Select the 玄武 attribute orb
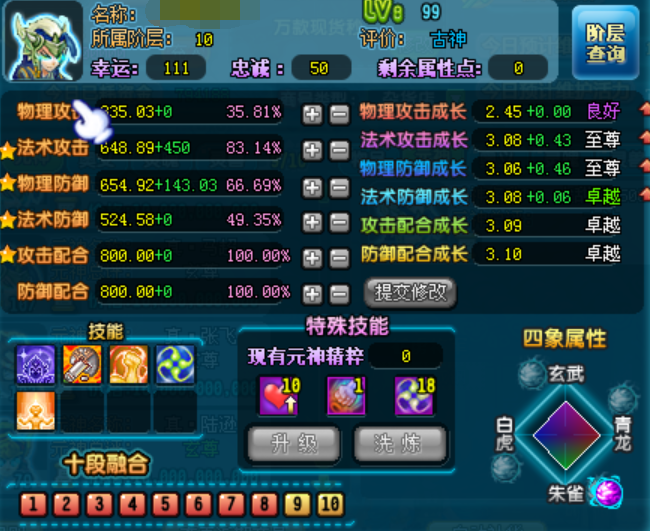The width and height of the screenshot is (650, 531). pos(531,376)
